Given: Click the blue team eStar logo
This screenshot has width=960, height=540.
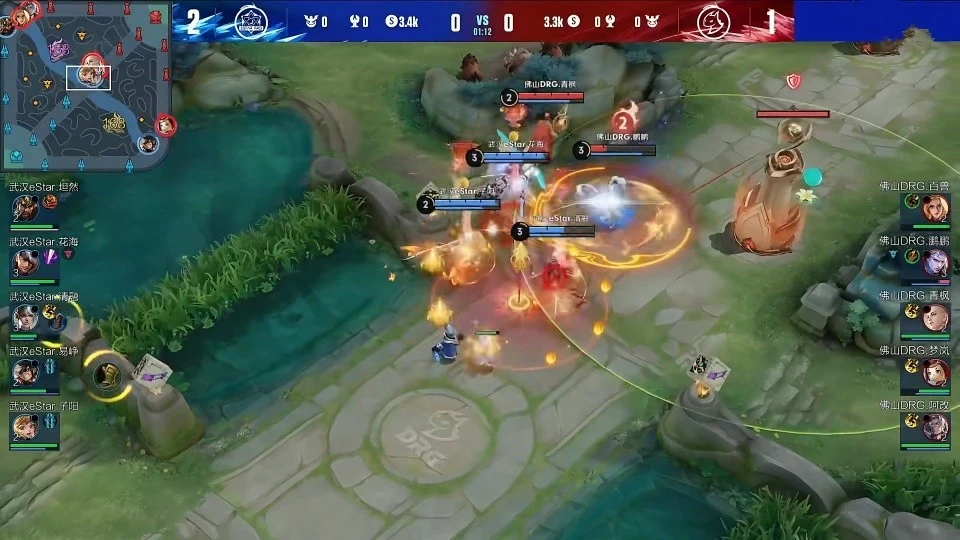Looking at the screenshot, I should pos(249,21).
